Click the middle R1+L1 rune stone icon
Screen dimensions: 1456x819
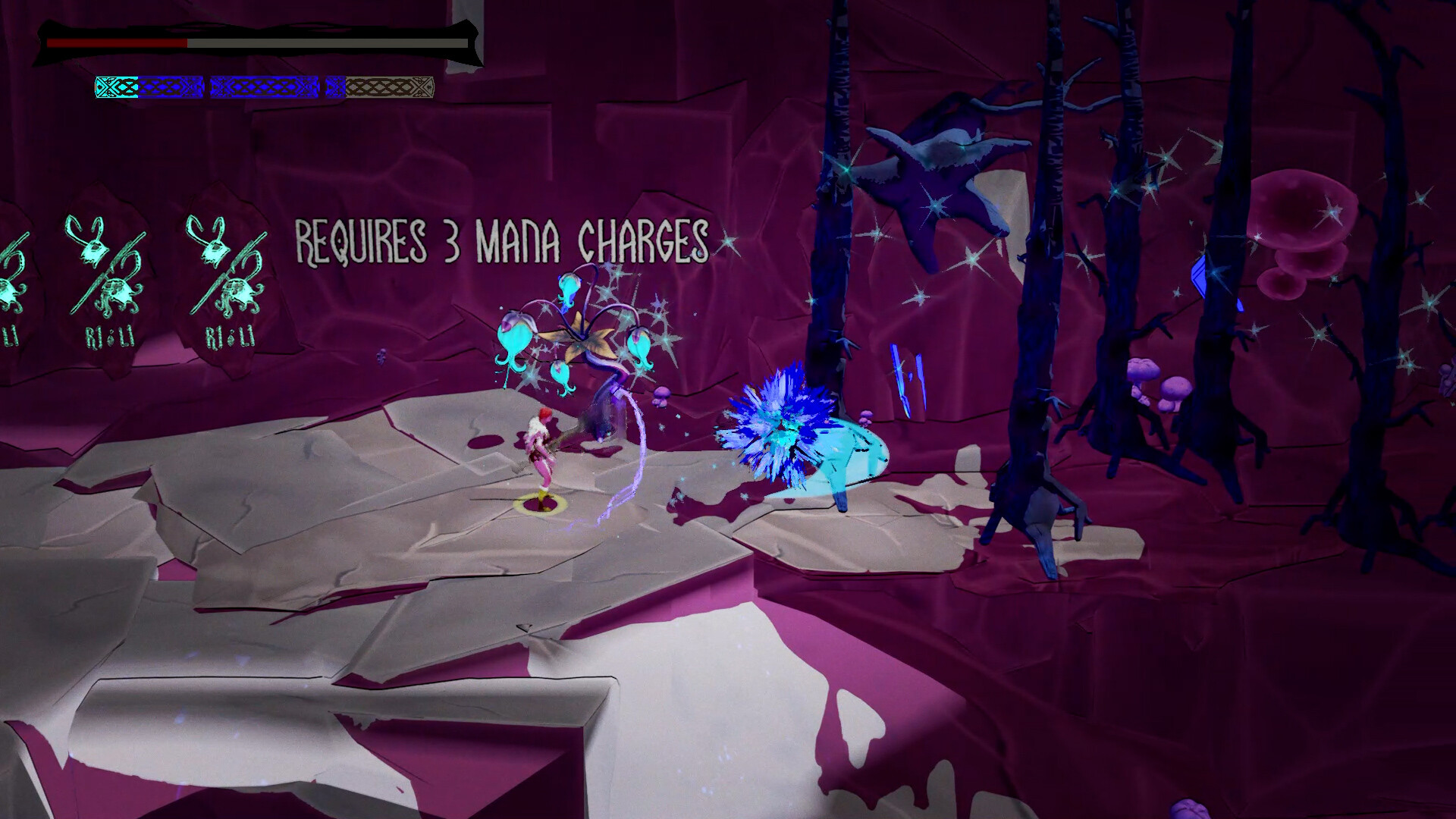pos(106,281)
